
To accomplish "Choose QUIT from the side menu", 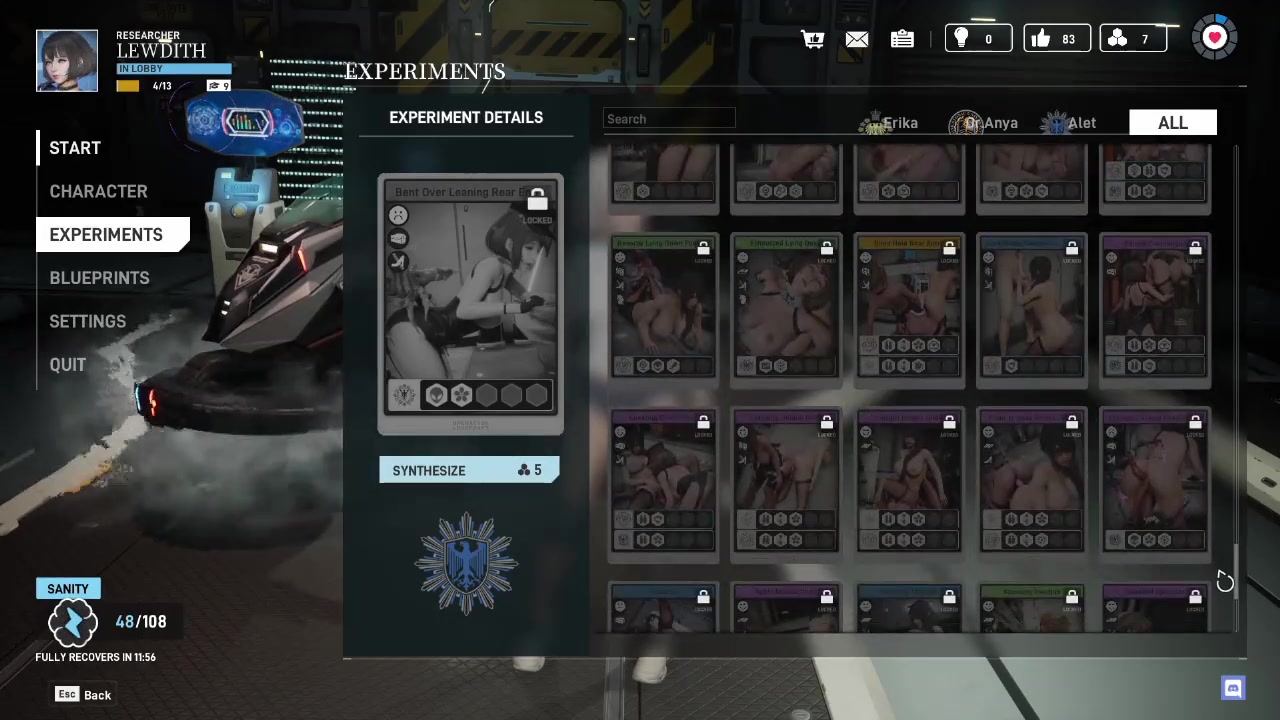I will pyautogui.click(x=68, y=364).
